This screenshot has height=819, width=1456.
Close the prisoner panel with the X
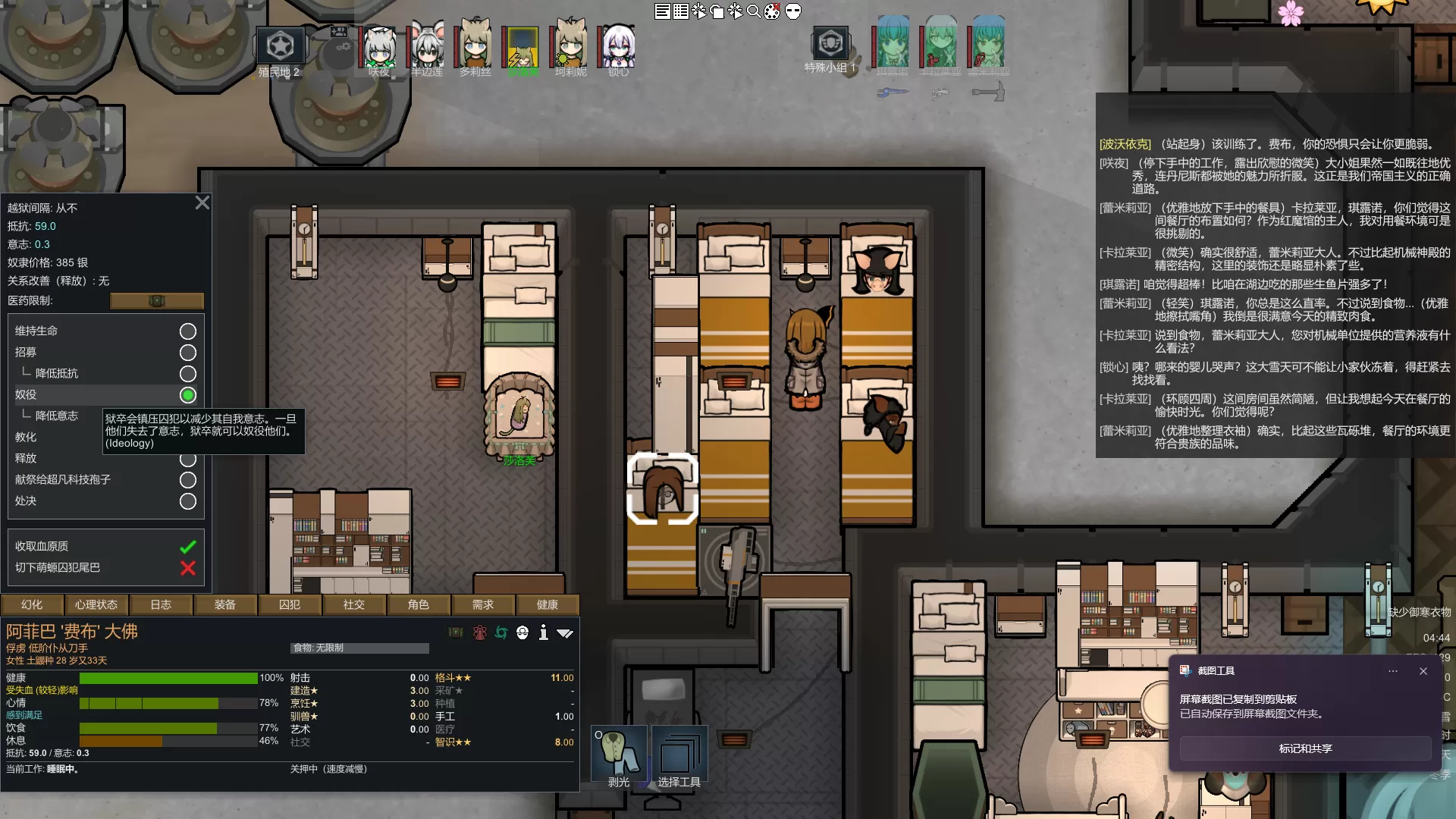[202, 202]
